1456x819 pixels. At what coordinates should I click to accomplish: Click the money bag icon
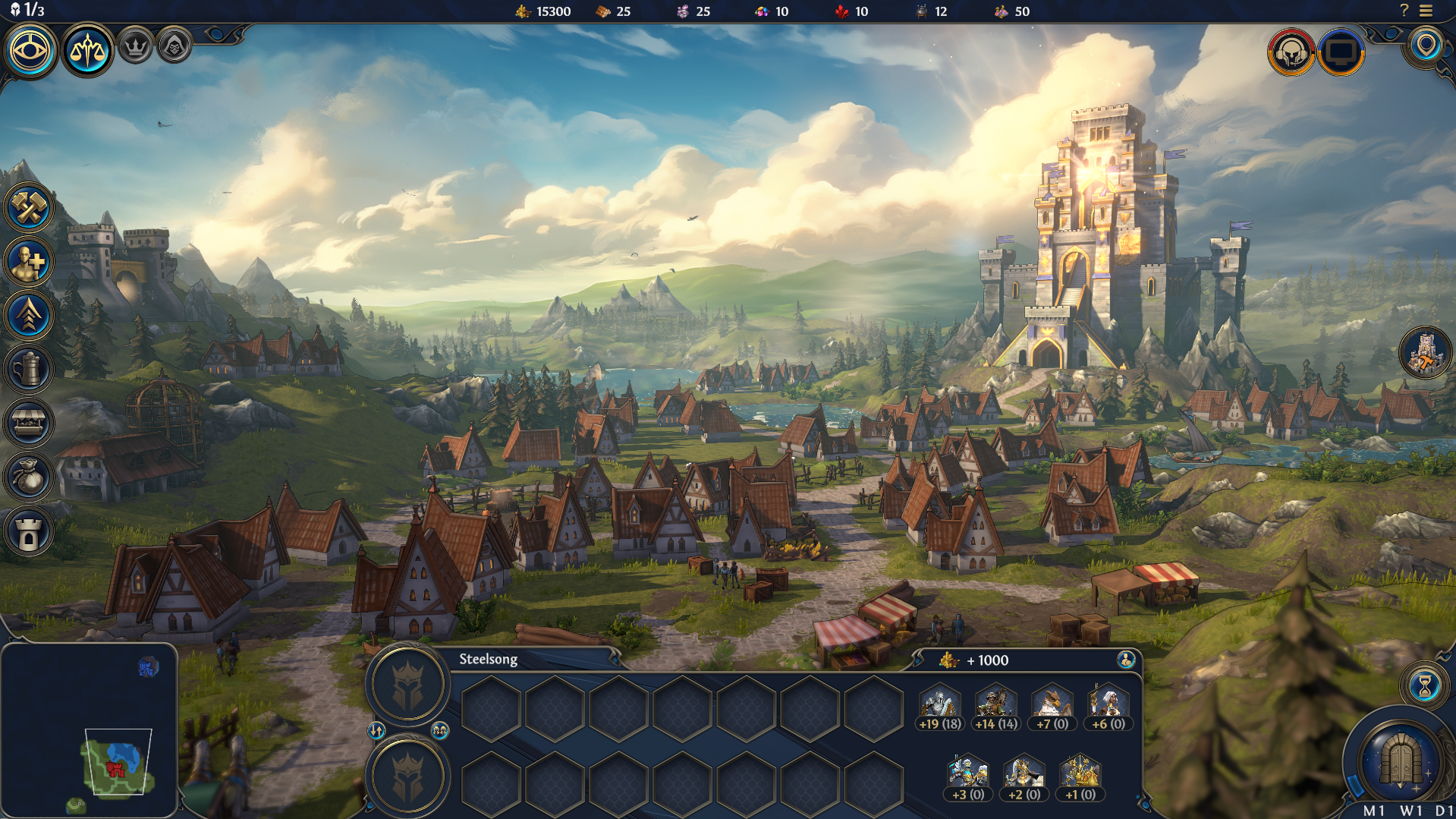point(29,477)
